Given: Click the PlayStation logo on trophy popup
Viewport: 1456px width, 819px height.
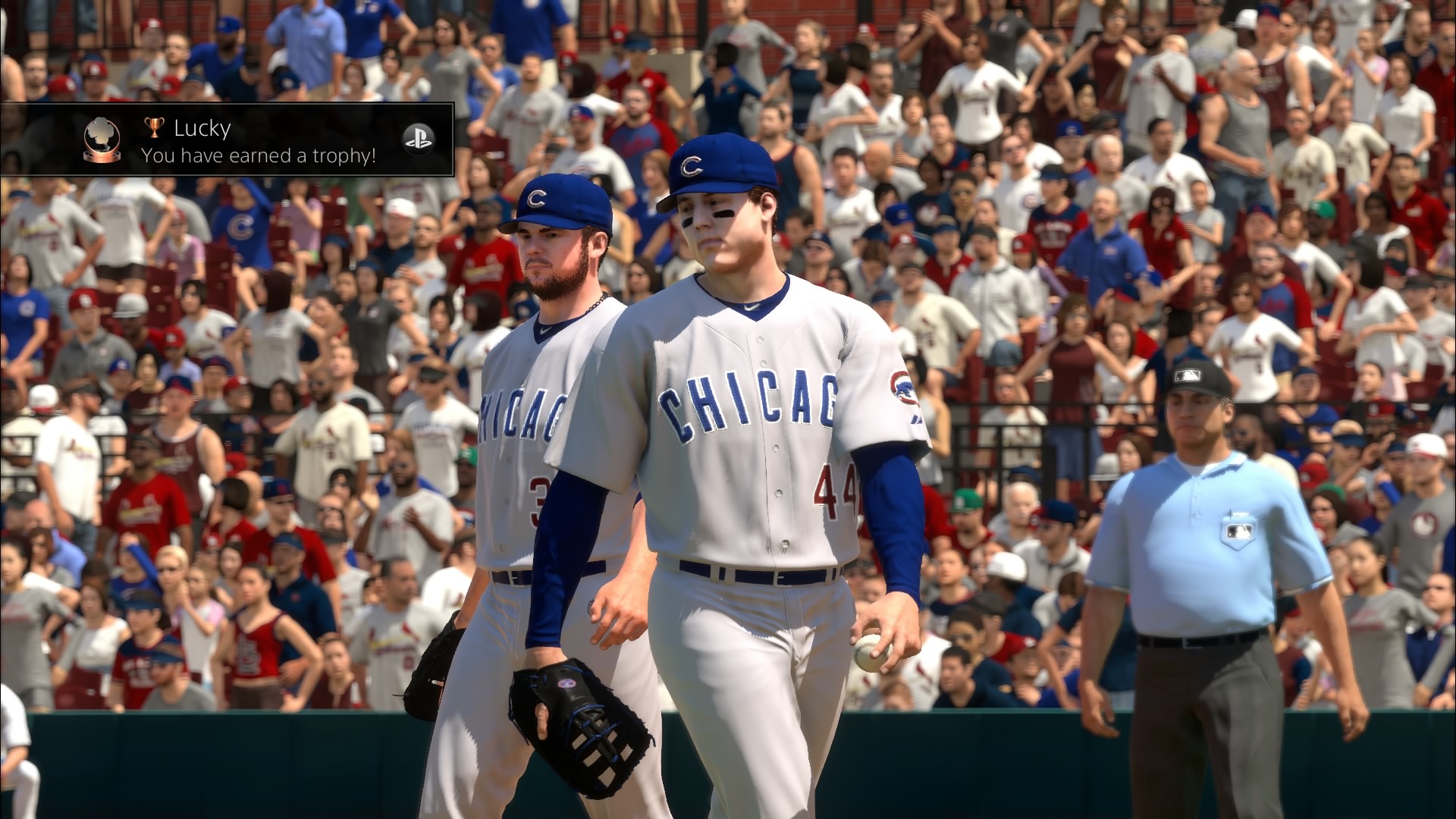Looking at the screenshot, I should 414,138.
